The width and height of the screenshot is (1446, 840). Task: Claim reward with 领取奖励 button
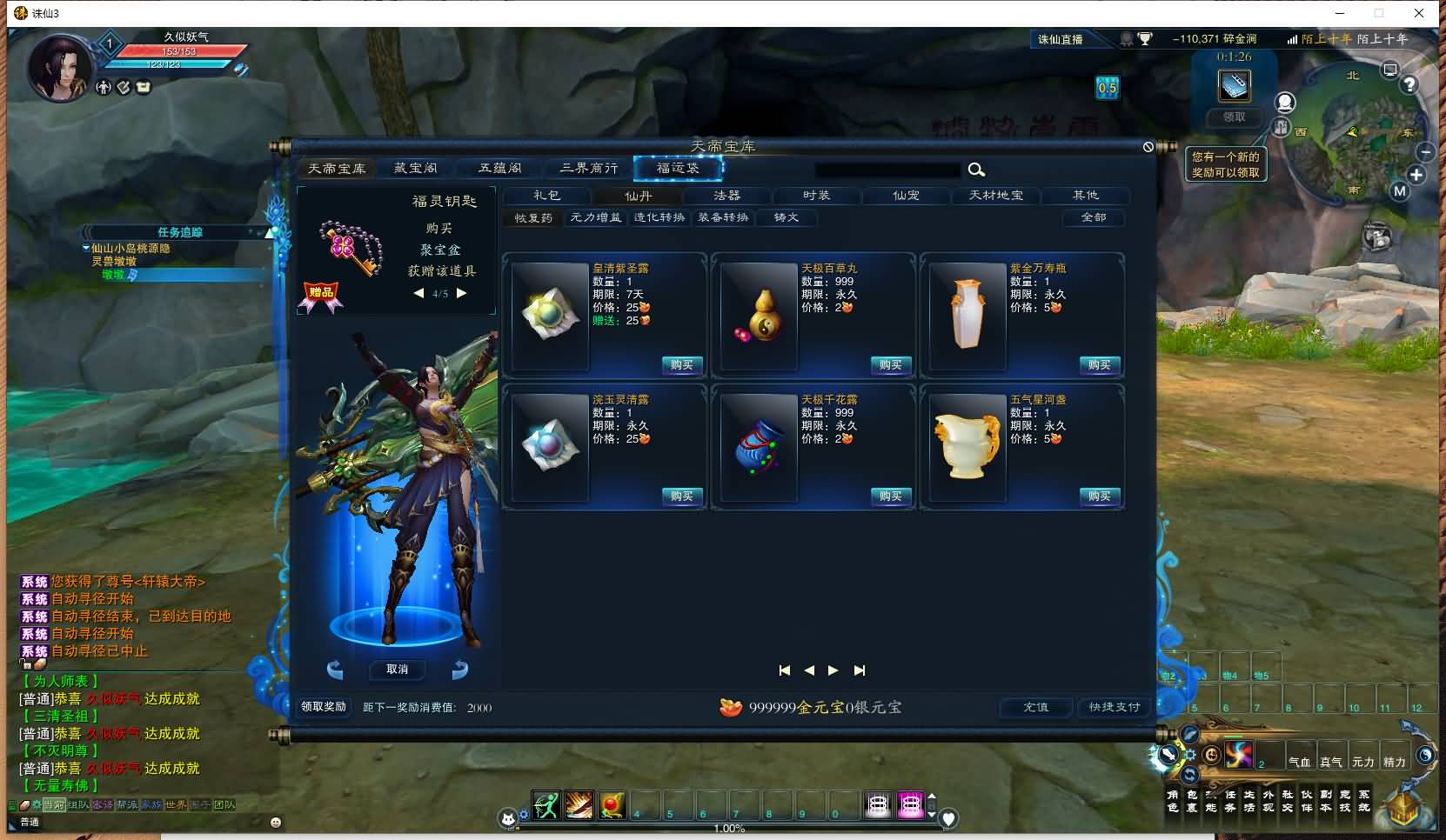coord(324,707)
